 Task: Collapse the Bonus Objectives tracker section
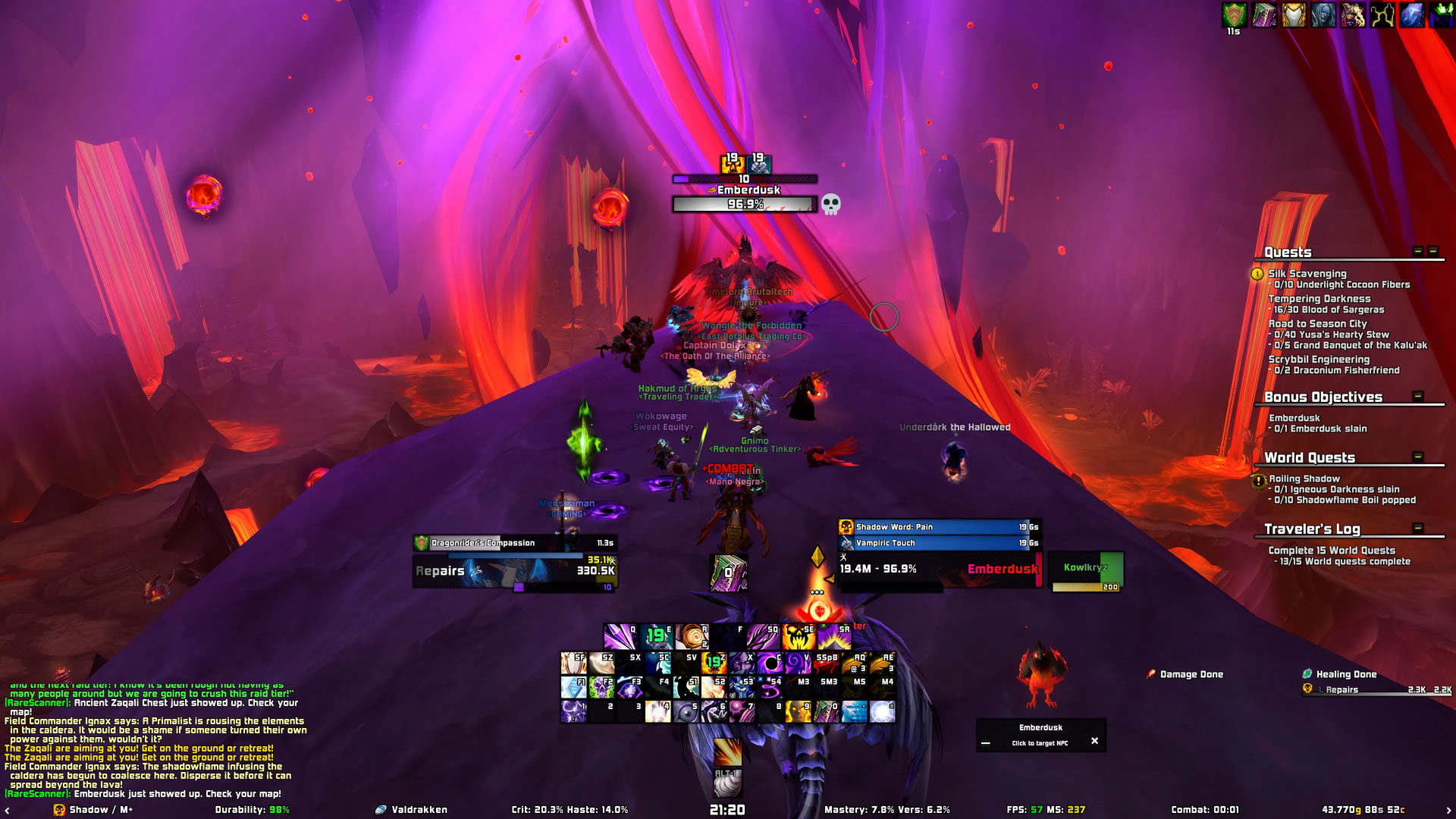coord(1418,396)
